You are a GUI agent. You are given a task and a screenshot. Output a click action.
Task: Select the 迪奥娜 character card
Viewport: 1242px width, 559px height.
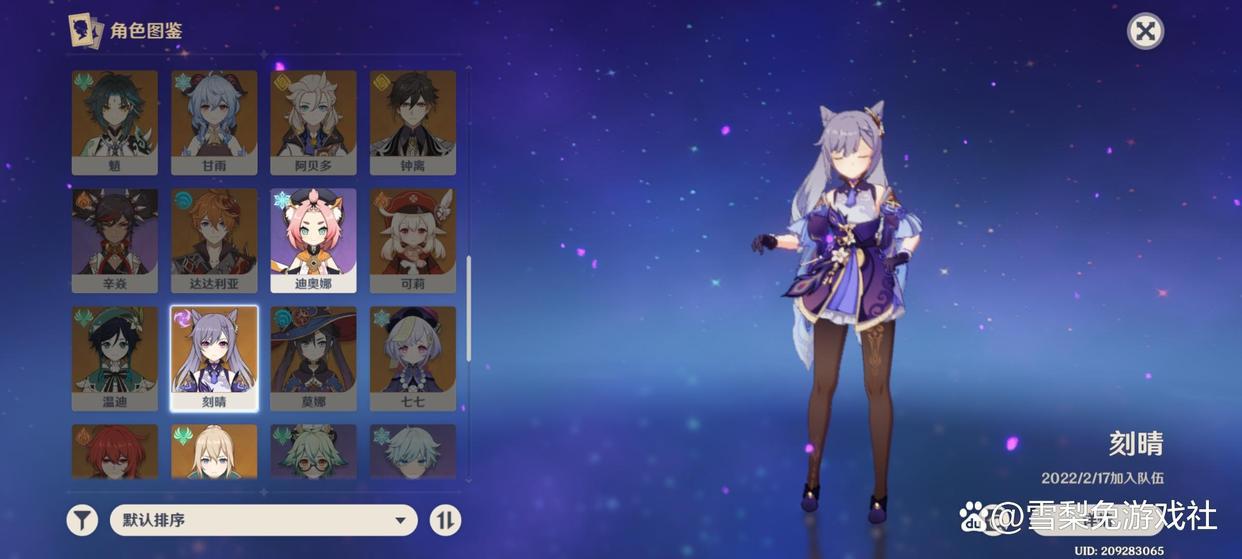(313, 240)
